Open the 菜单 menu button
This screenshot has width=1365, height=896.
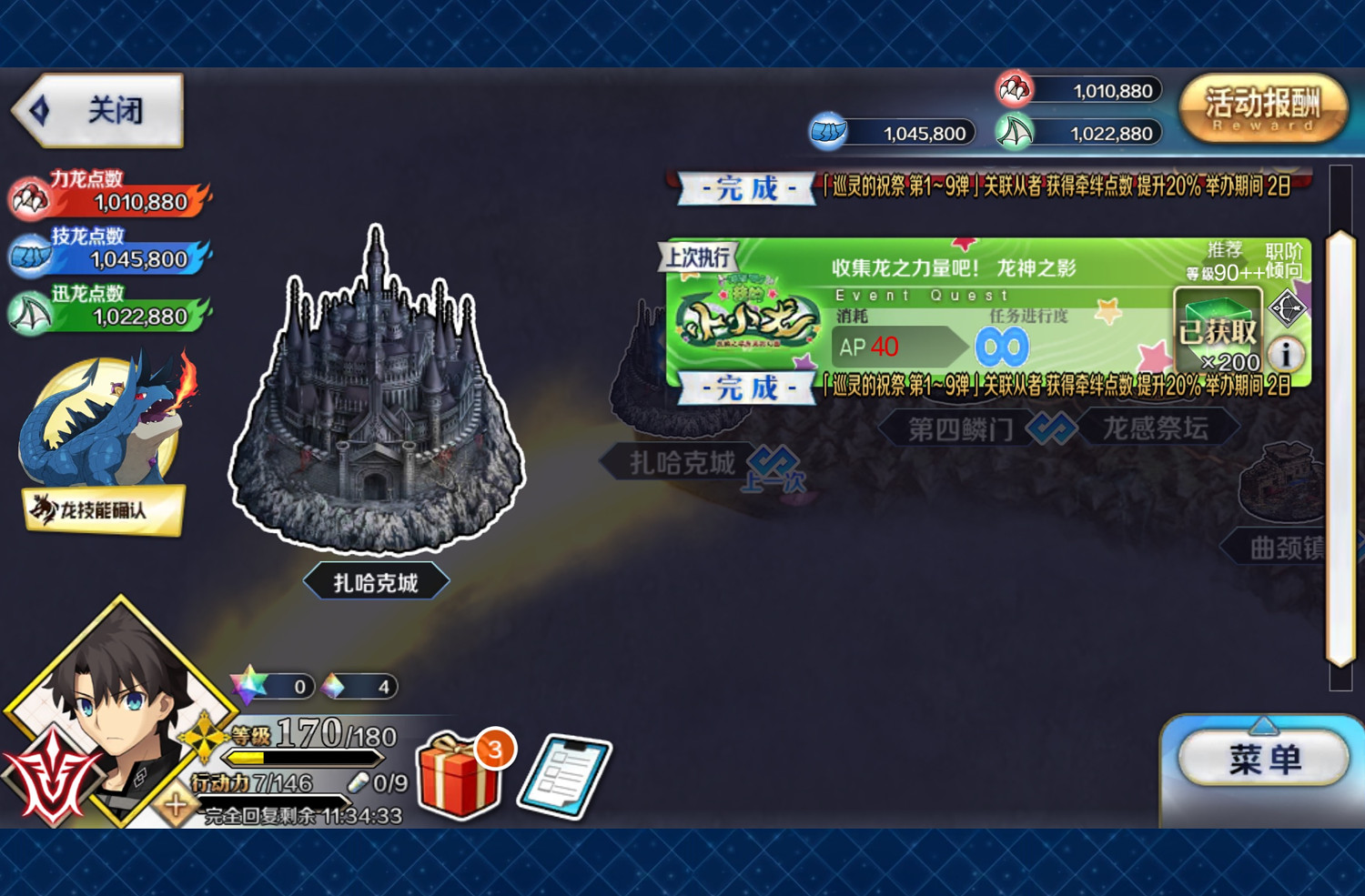coord(1263,759)
